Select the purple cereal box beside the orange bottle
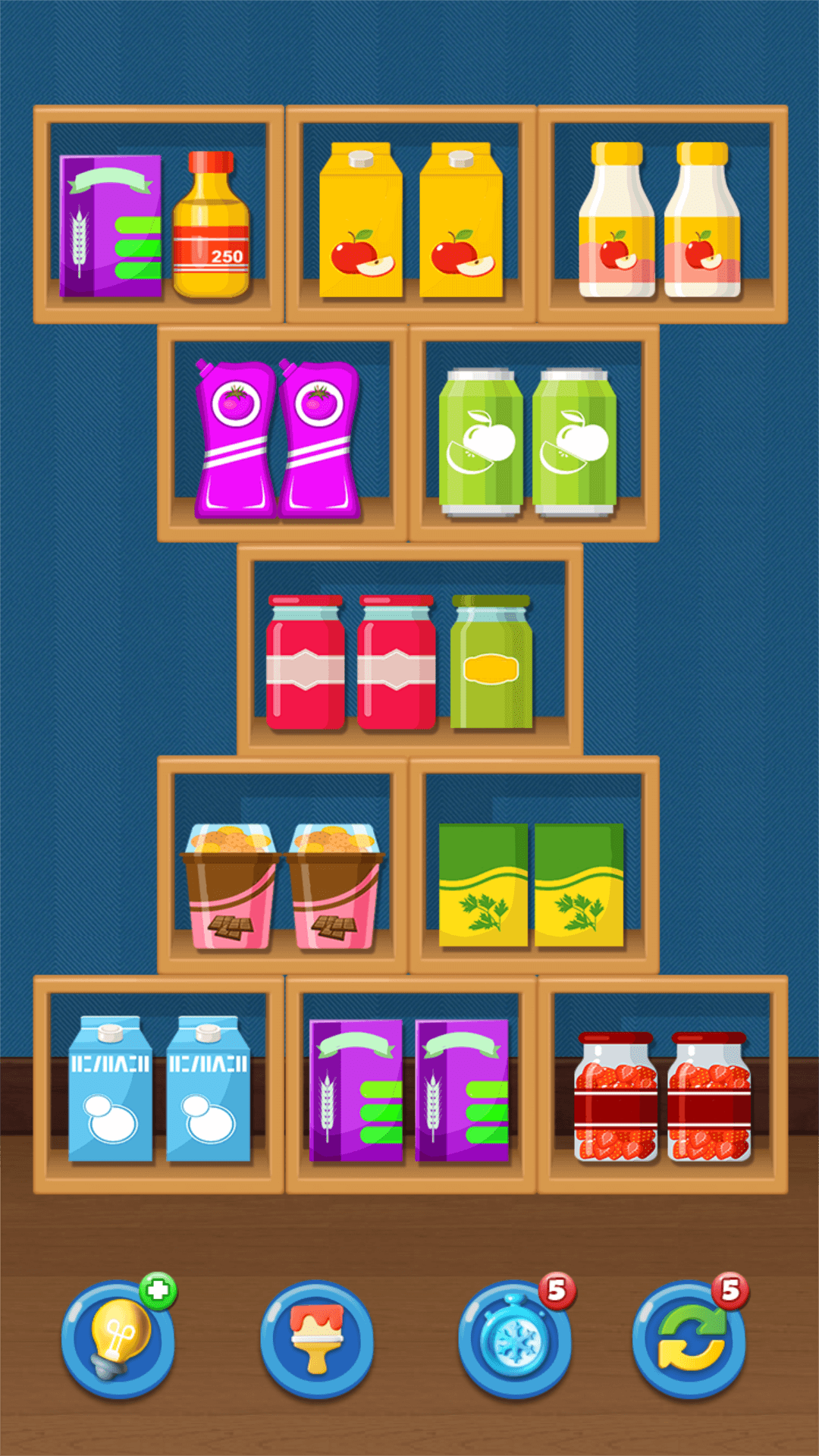This screenshot has width=819, height=1456. coord(111,226)
